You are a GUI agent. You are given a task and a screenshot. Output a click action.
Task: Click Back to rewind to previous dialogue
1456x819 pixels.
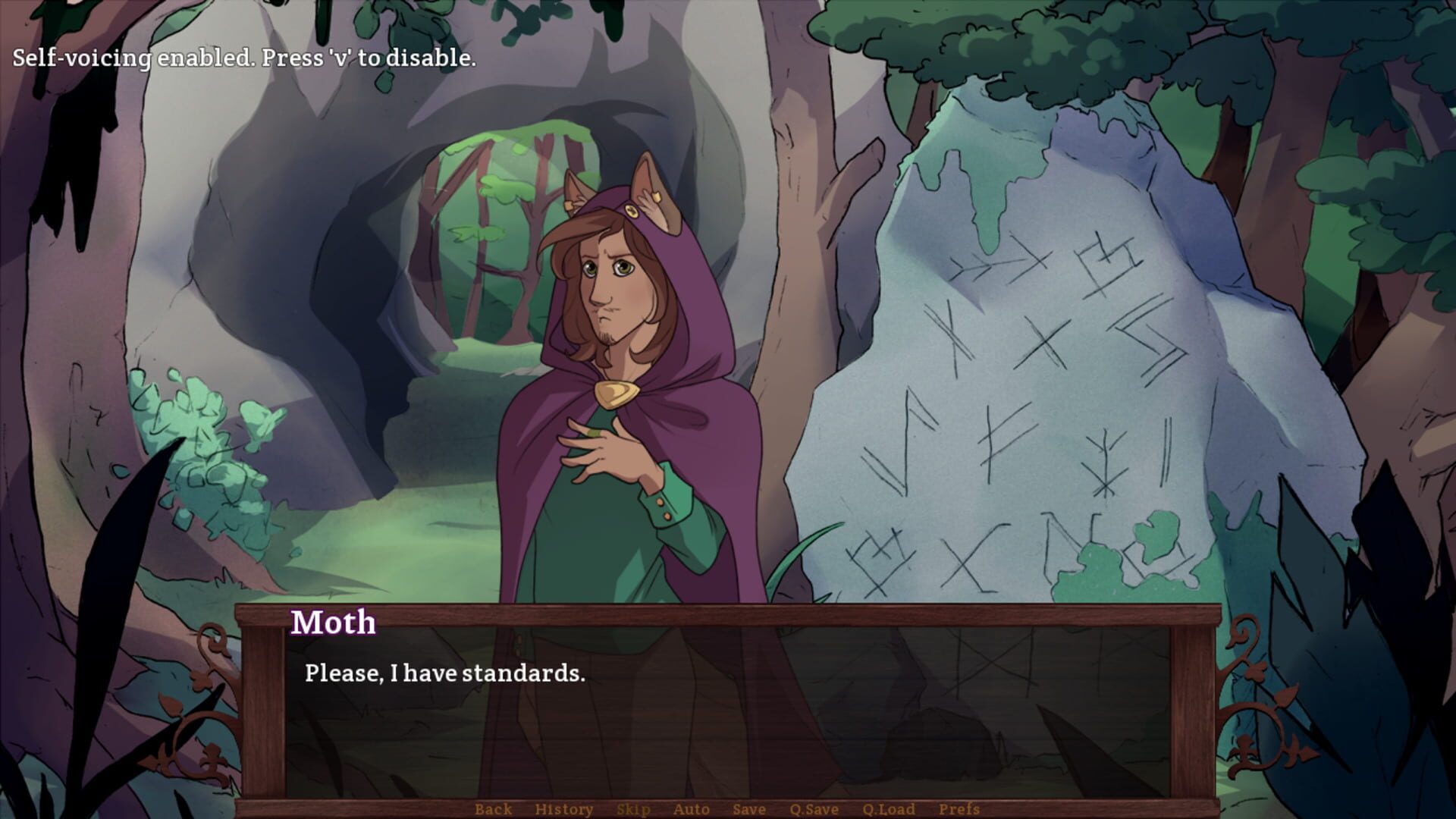493,808
